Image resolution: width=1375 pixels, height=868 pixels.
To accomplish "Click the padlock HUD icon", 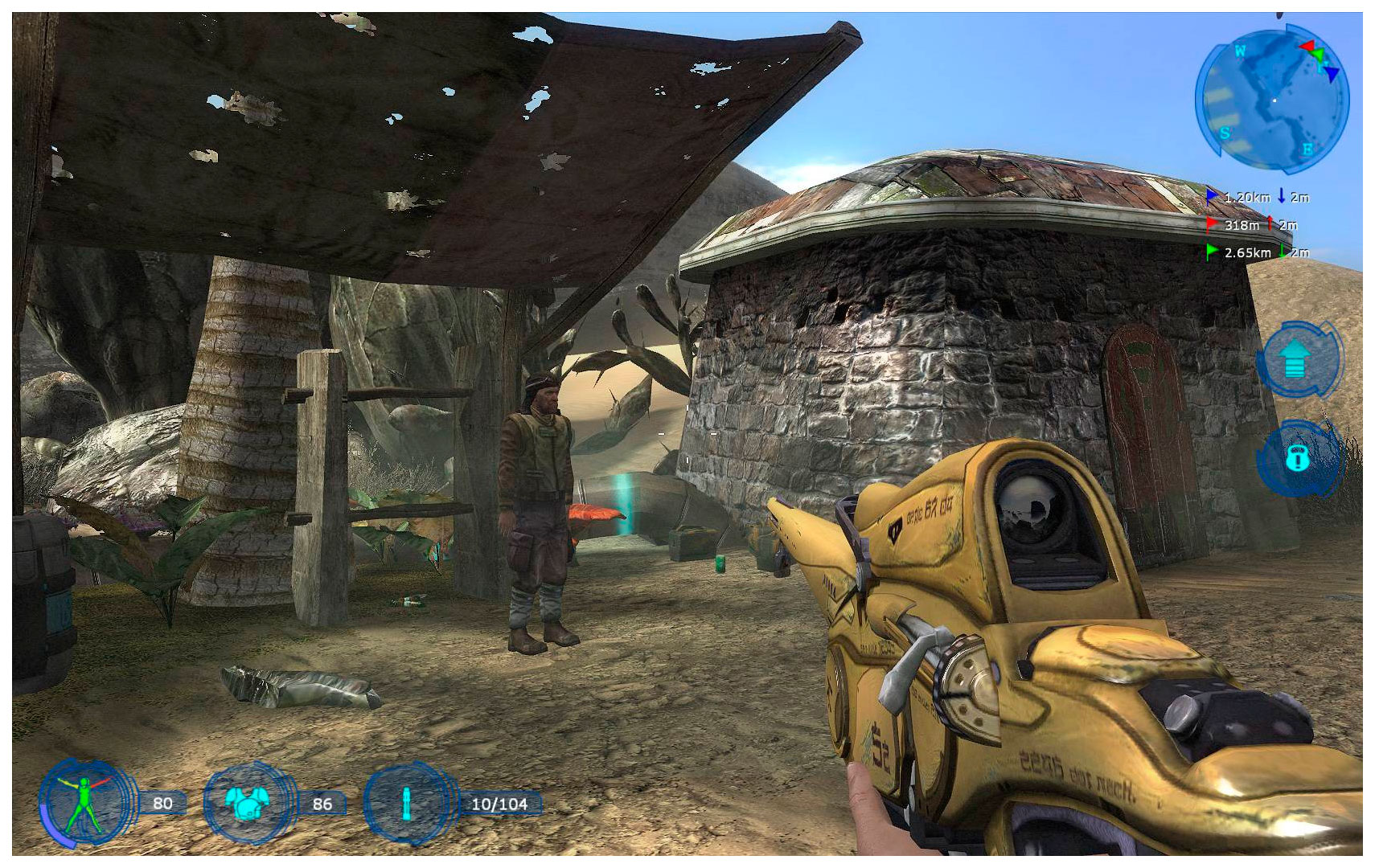I will pyautogui.click(x=1297, y=458).
